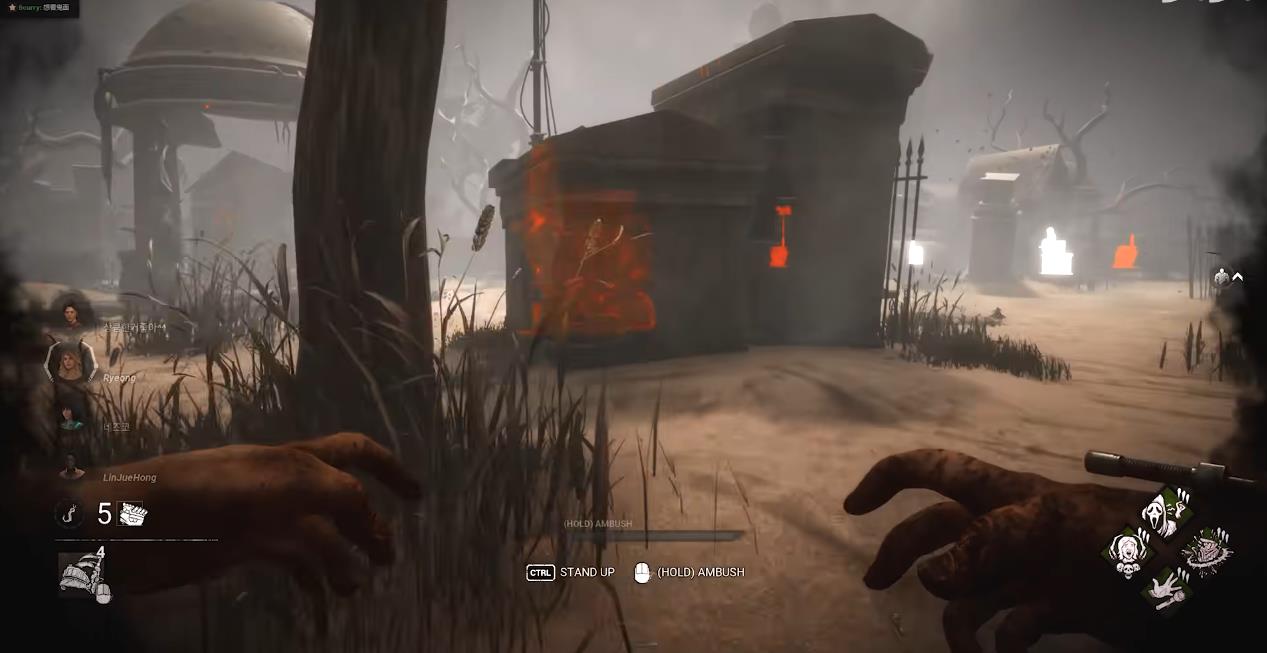Select survivor LinJueHong's portrait

tap(71, 467)
